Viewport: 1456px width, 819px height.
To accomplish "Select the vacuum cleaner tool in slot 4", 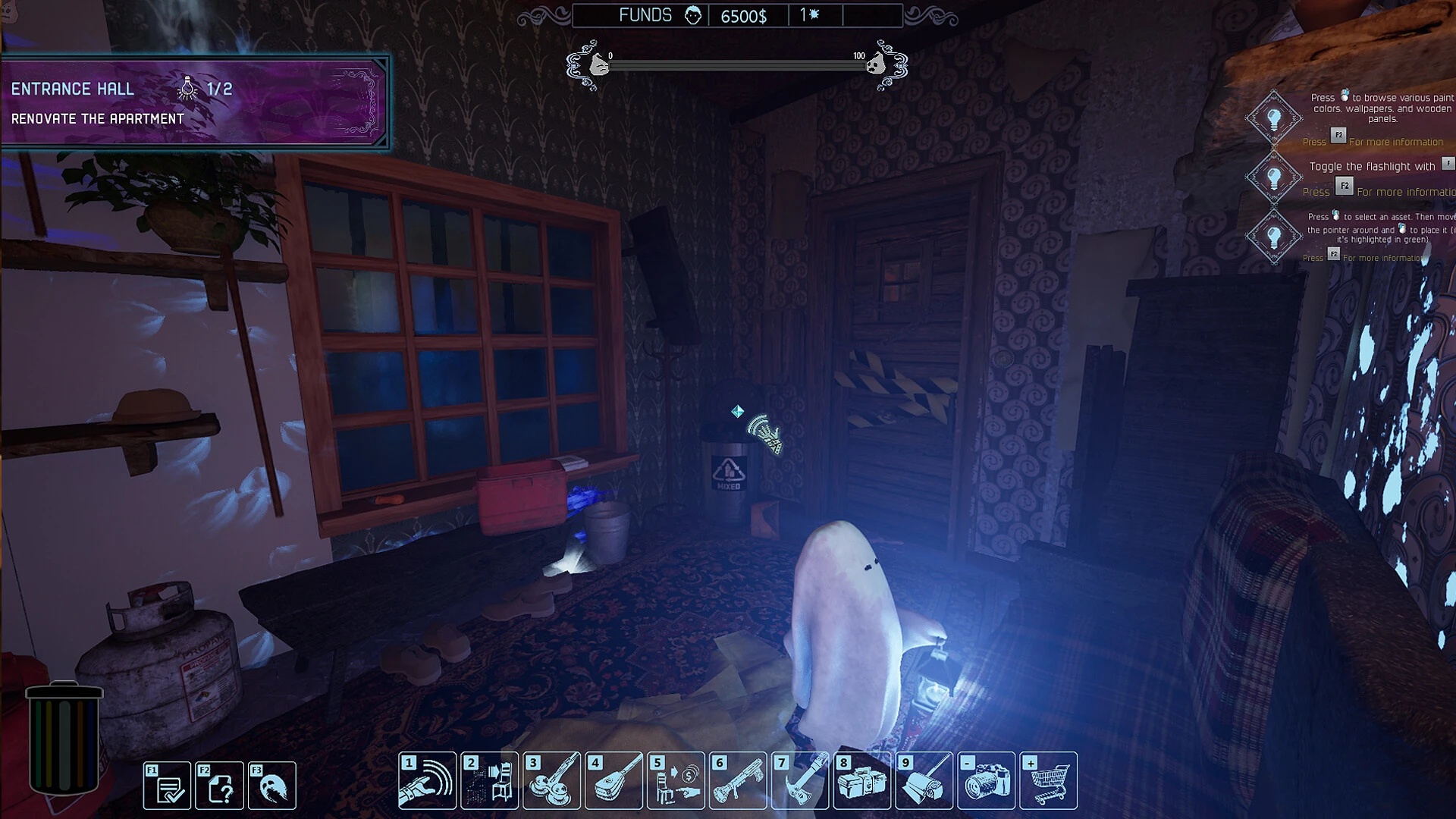I will click(x=614, y=781).
